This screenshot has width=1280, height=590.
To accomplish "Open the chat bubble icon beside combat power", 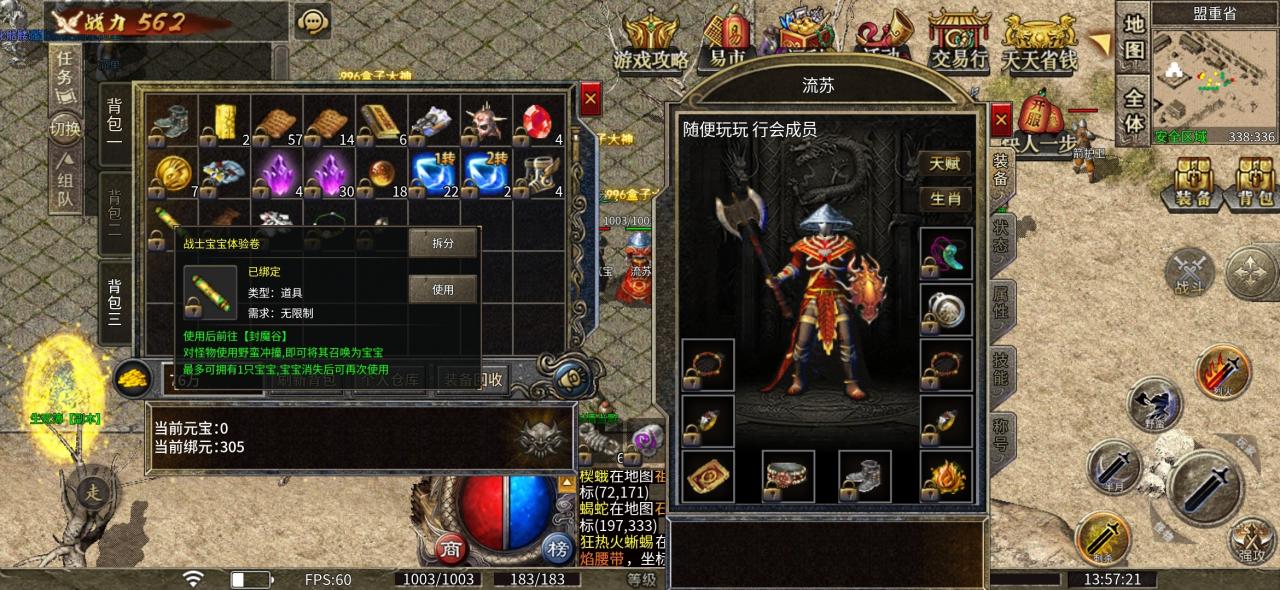I will [313, 21].
